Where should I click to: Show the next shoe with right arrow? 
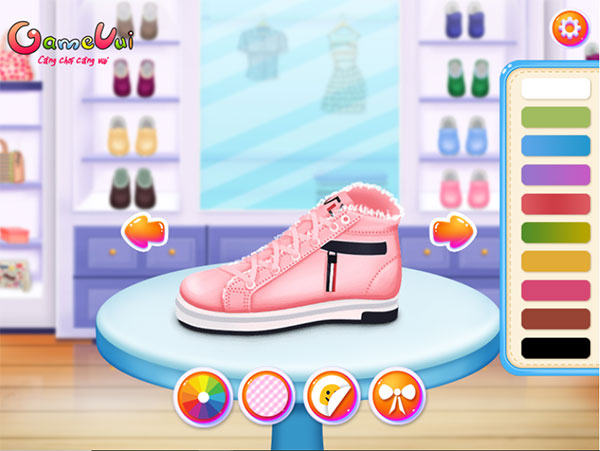[453, 231]
